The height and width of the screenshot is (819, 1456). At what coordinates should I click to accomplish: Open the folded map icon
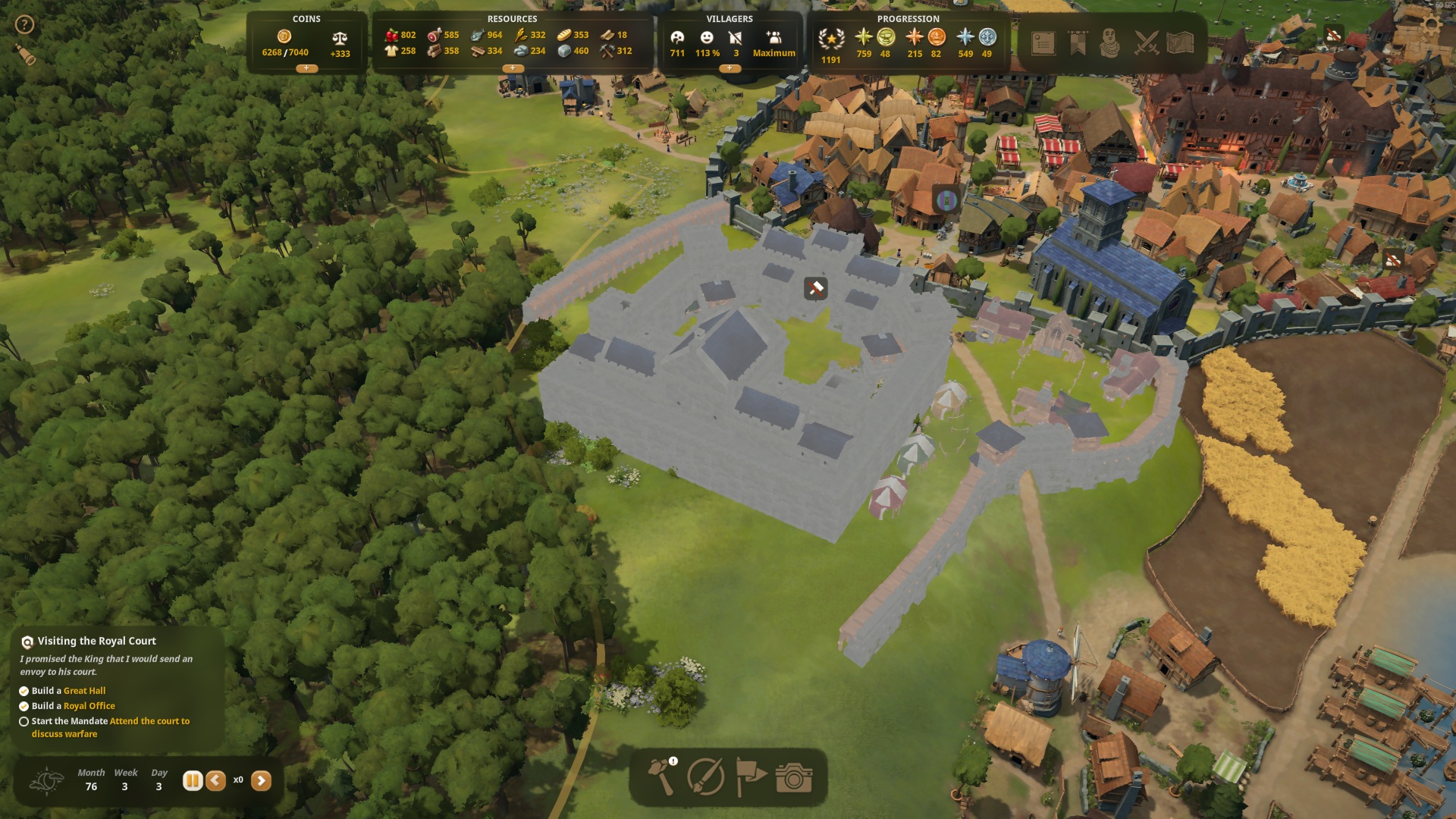pyautogui.click(x=1181, y=43)
